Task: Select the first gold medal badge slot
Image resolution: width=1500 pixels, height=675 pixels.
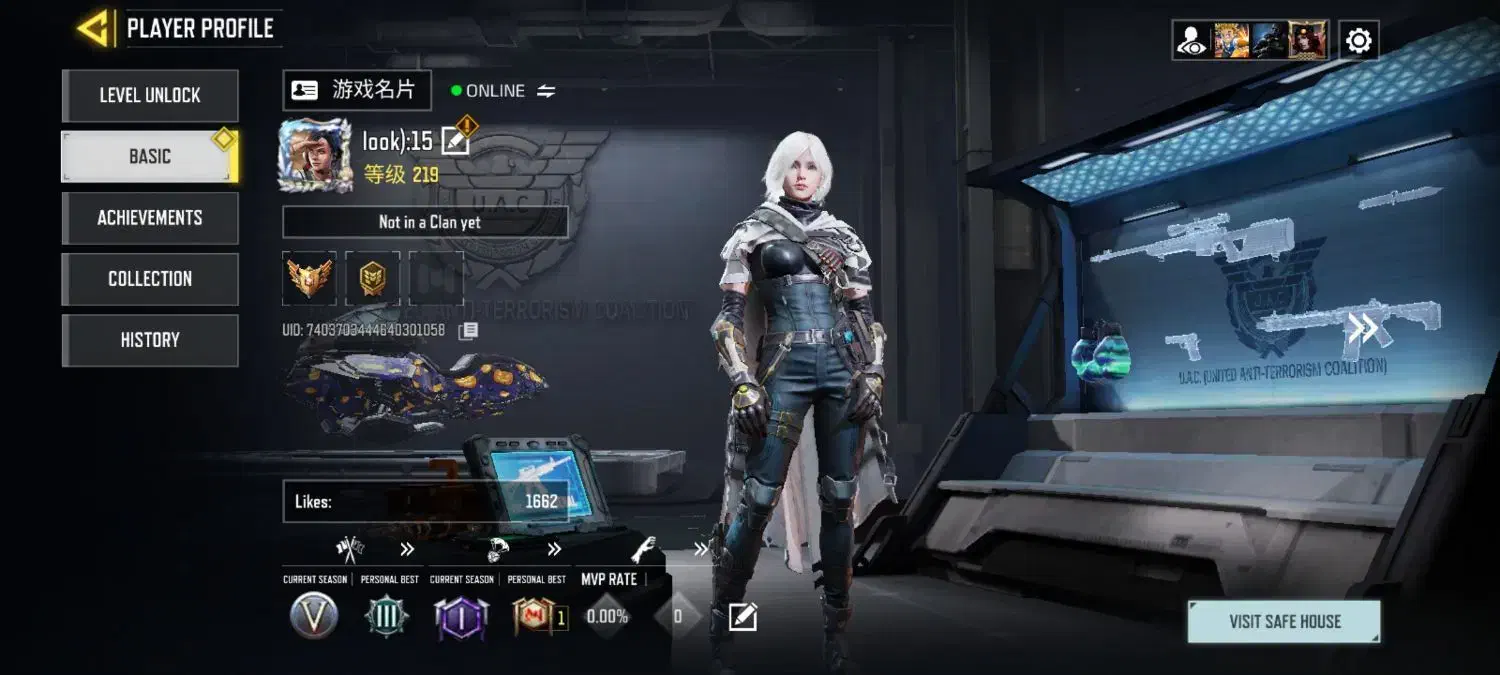Action: [x=309, y=278]
